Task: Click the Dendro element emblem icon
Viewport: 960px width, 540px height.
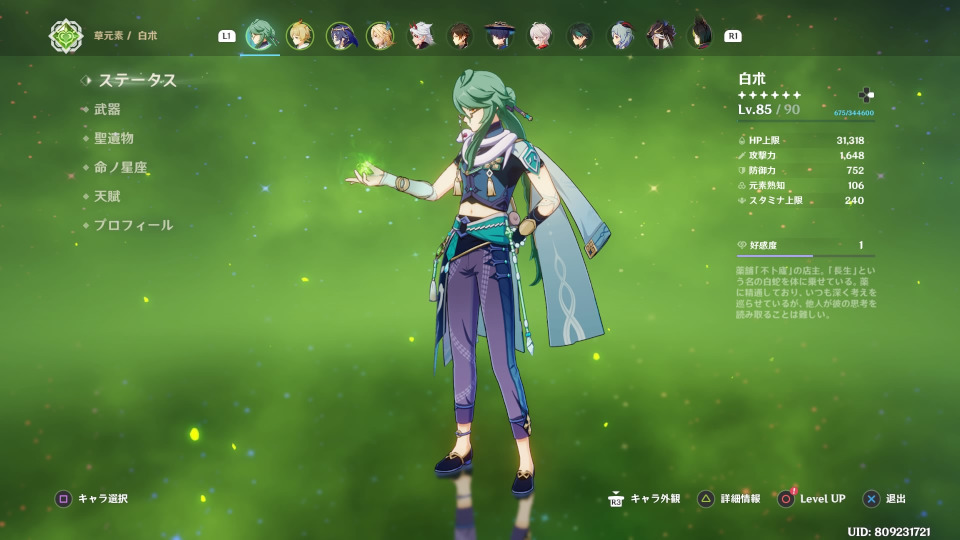Action: click(x=66, y=36)
